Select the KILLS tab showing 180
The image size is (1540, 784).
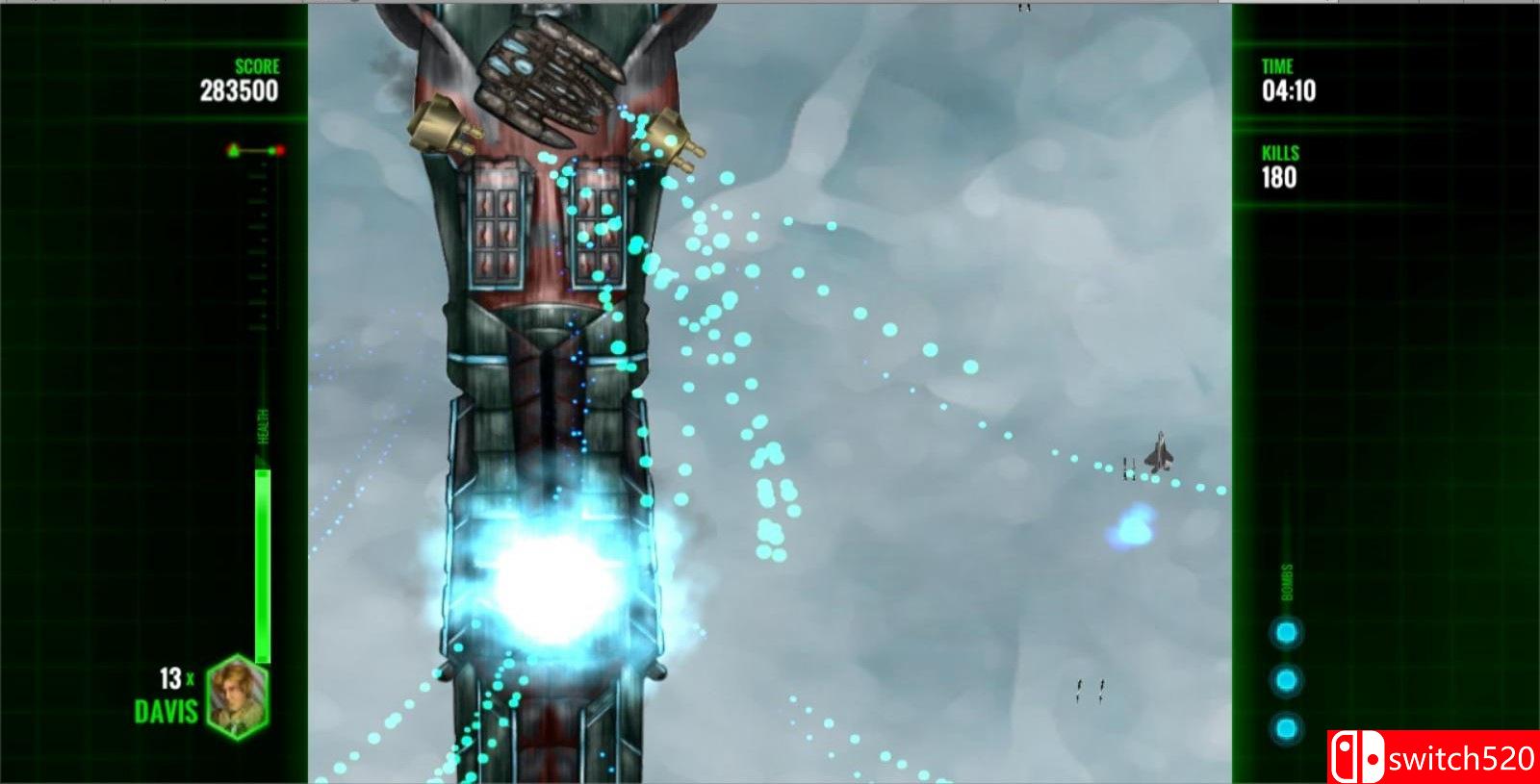1279,174
